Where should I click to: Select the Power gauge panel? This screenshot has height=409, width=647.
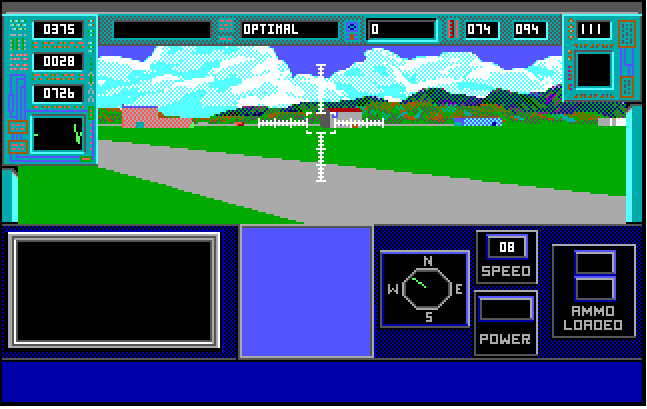[506, 322]
